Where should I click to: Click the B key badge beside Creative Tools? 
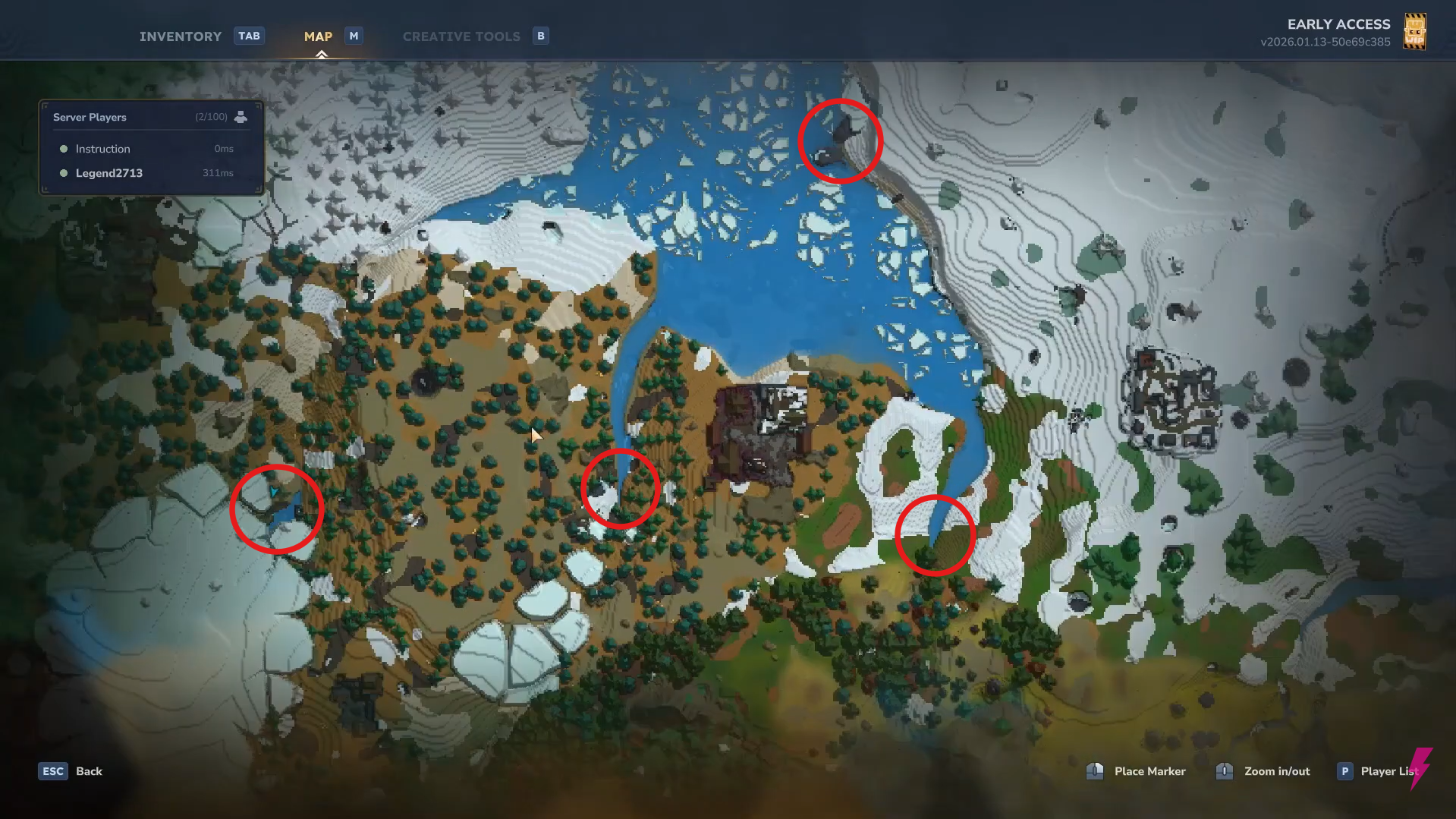(x=541, y=35)
